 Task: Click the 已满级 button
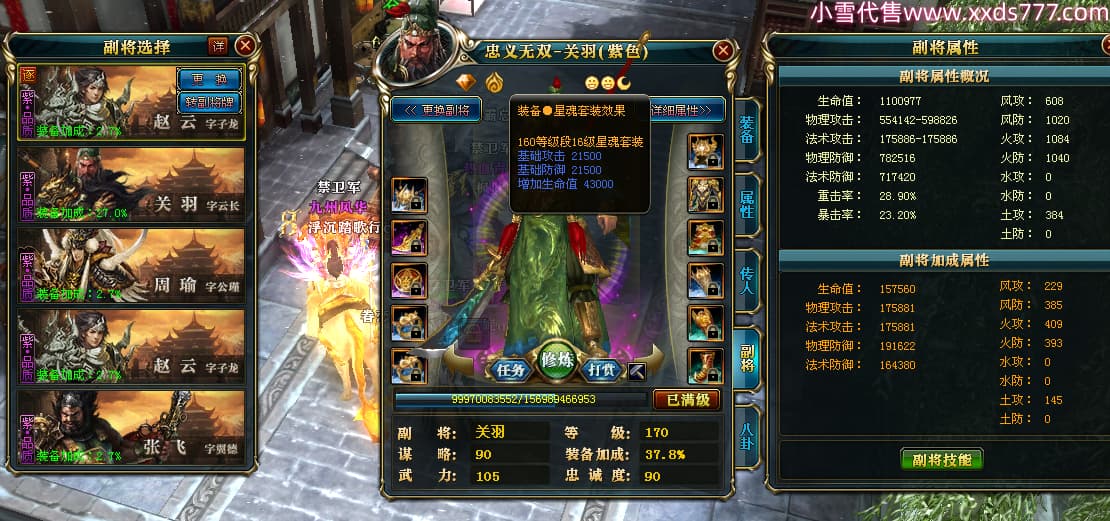(687, 400)
